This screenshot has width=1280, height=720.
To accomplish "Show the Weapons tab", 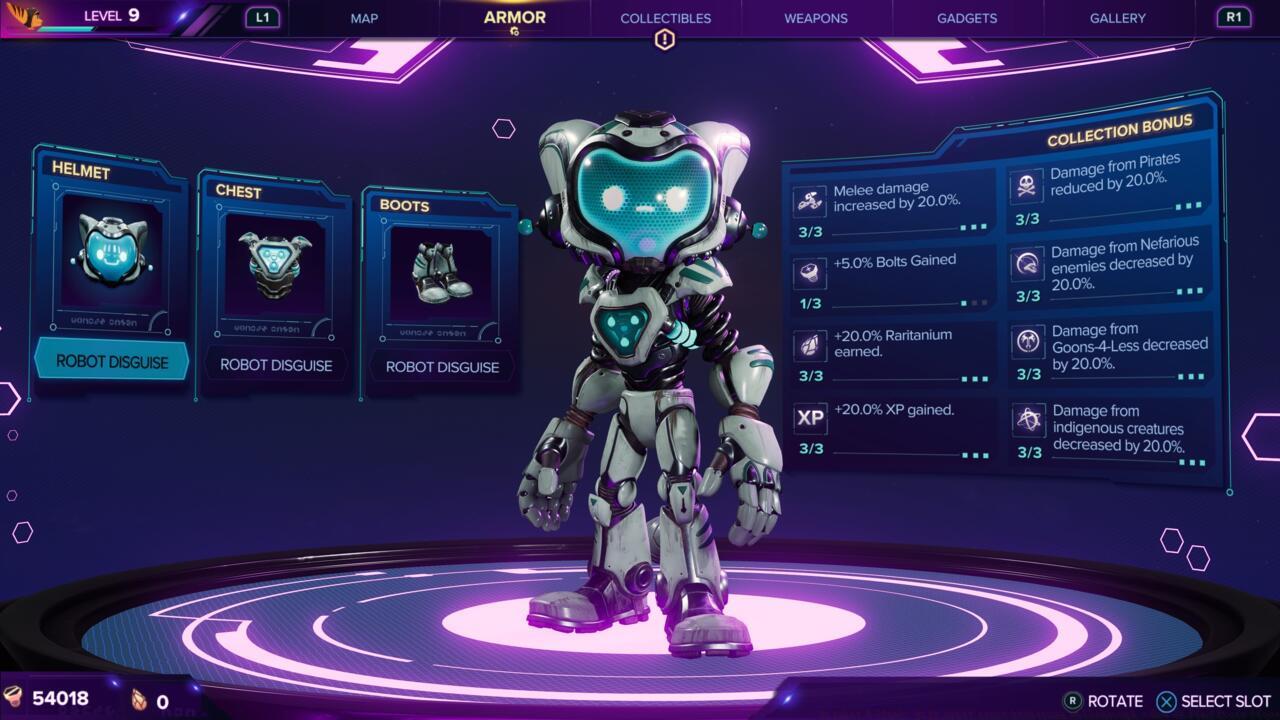I will [816, 18].
